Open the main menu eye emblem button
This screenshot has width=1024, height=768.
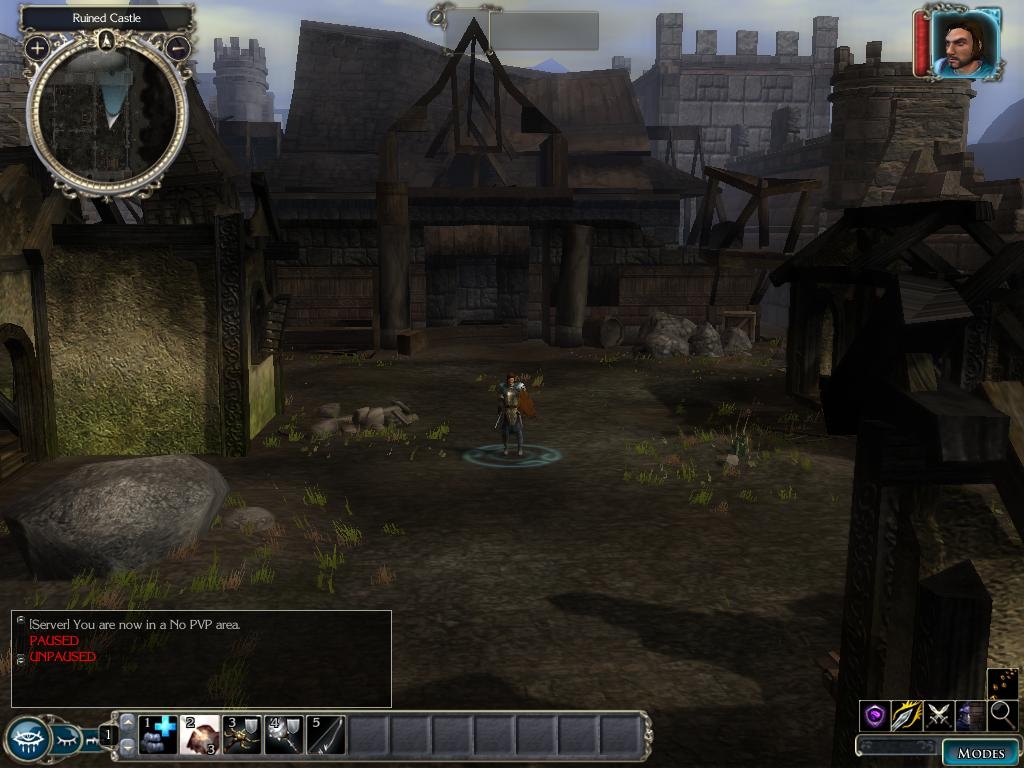(x=28, y=739)
